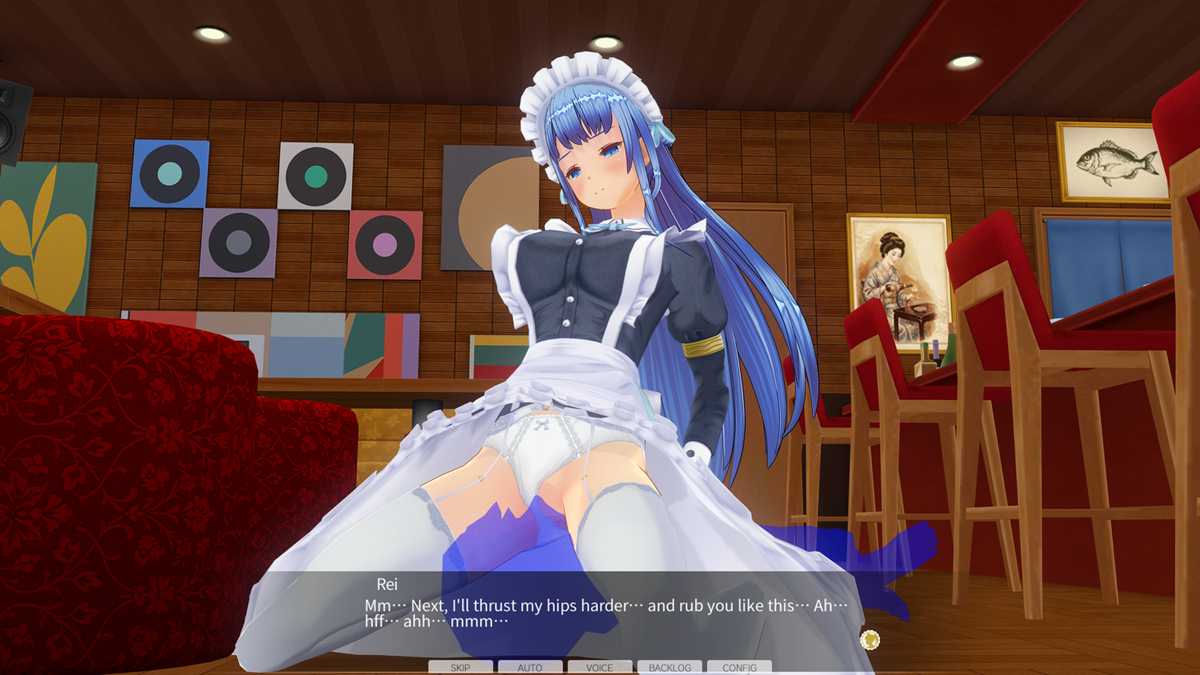The image size is (1200, 675).
Task: Click the SKIP button
Action: 460,667
